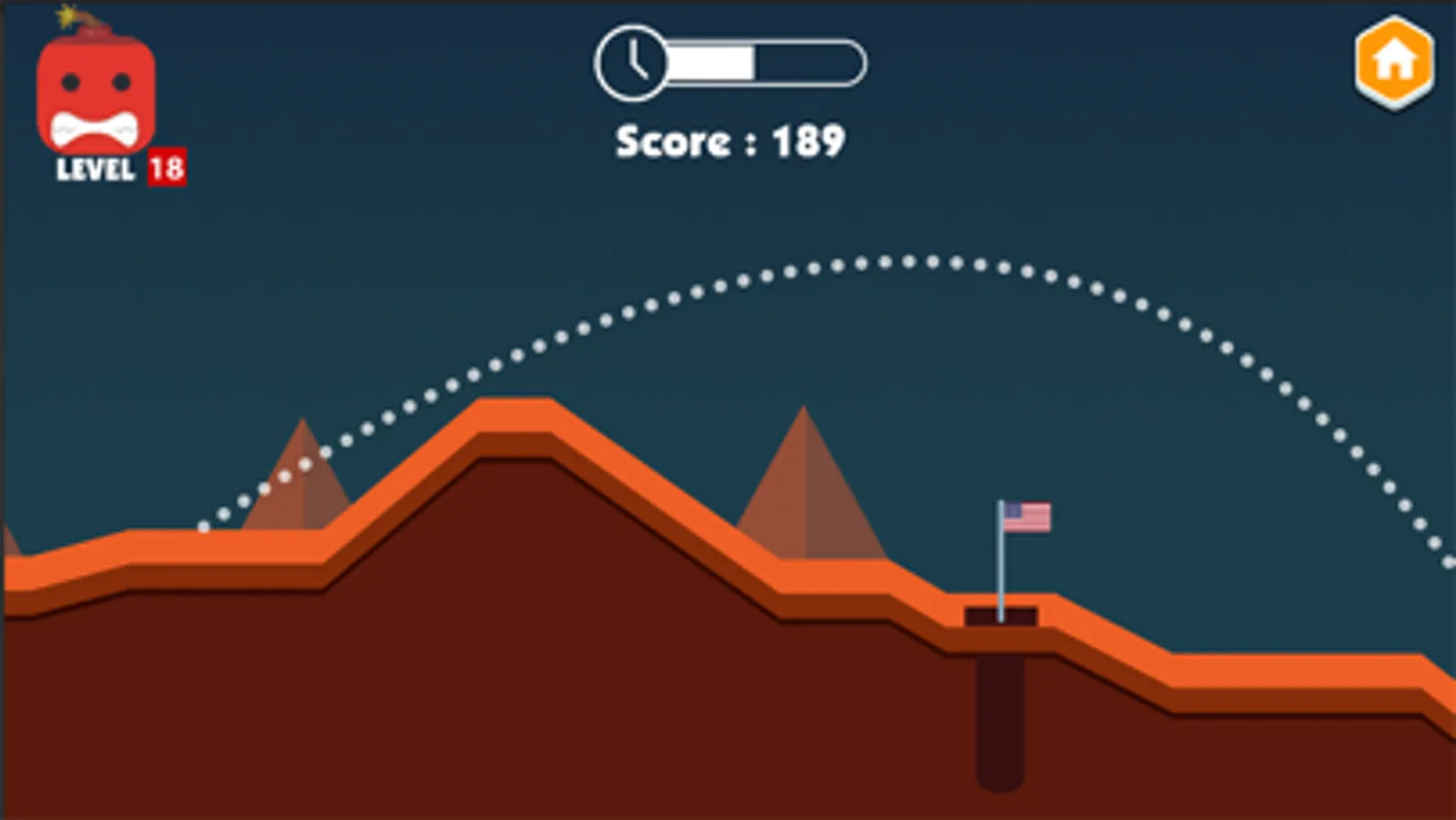1456x820 pixels.
Task: Click the first dot of the trajectory path
Action: pyautogui.click(x=202, y=528)
